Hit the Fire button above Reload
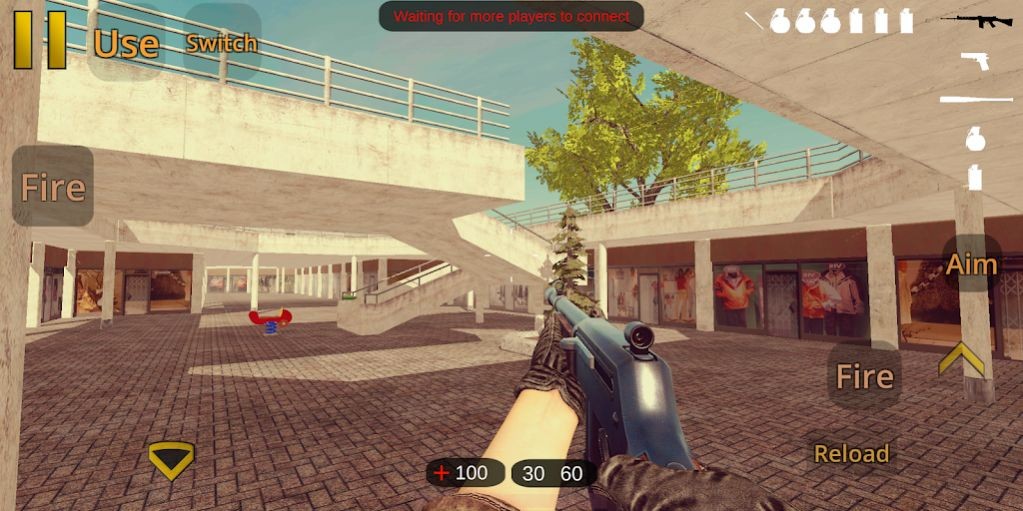Viewport: 1023px width, 511px height. click(x=864, y=376)
